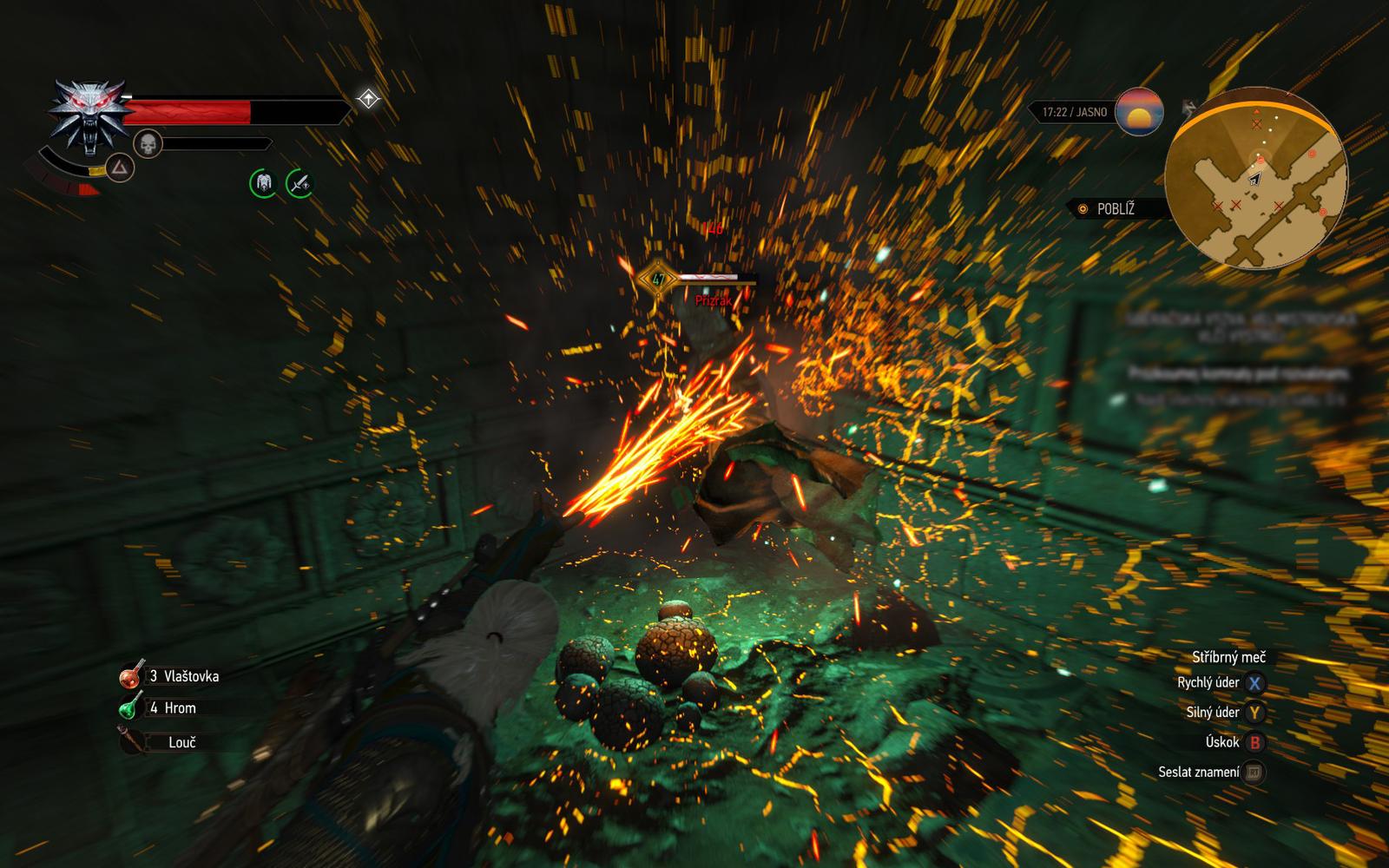Select the Přízrak enemy level badge
Viewport: 1389px width, 868px height.
(x=657, y=279)
